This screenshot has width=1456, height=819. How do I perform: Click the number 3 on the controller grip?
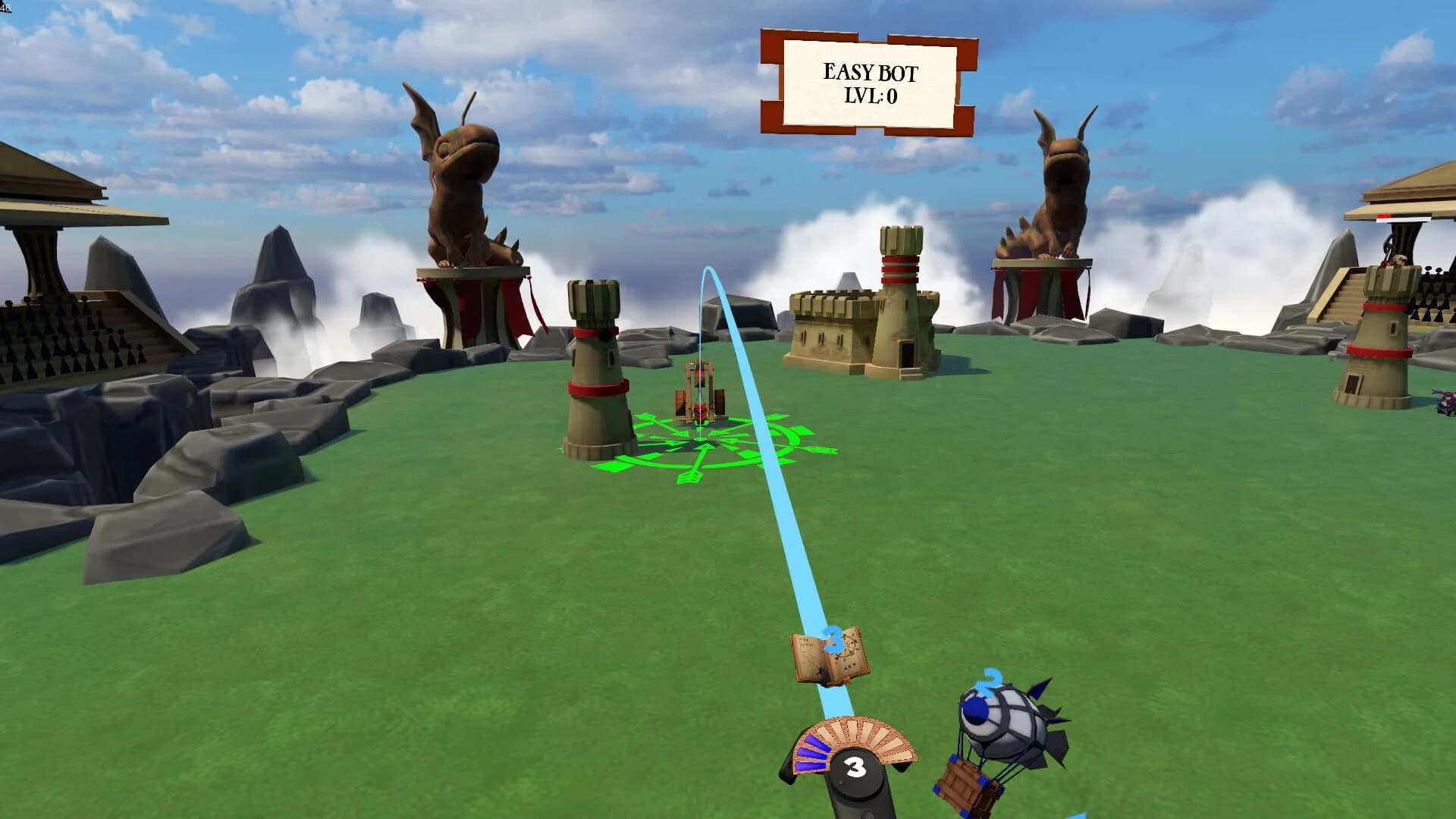pyautogui.click(x=857, y=766)
